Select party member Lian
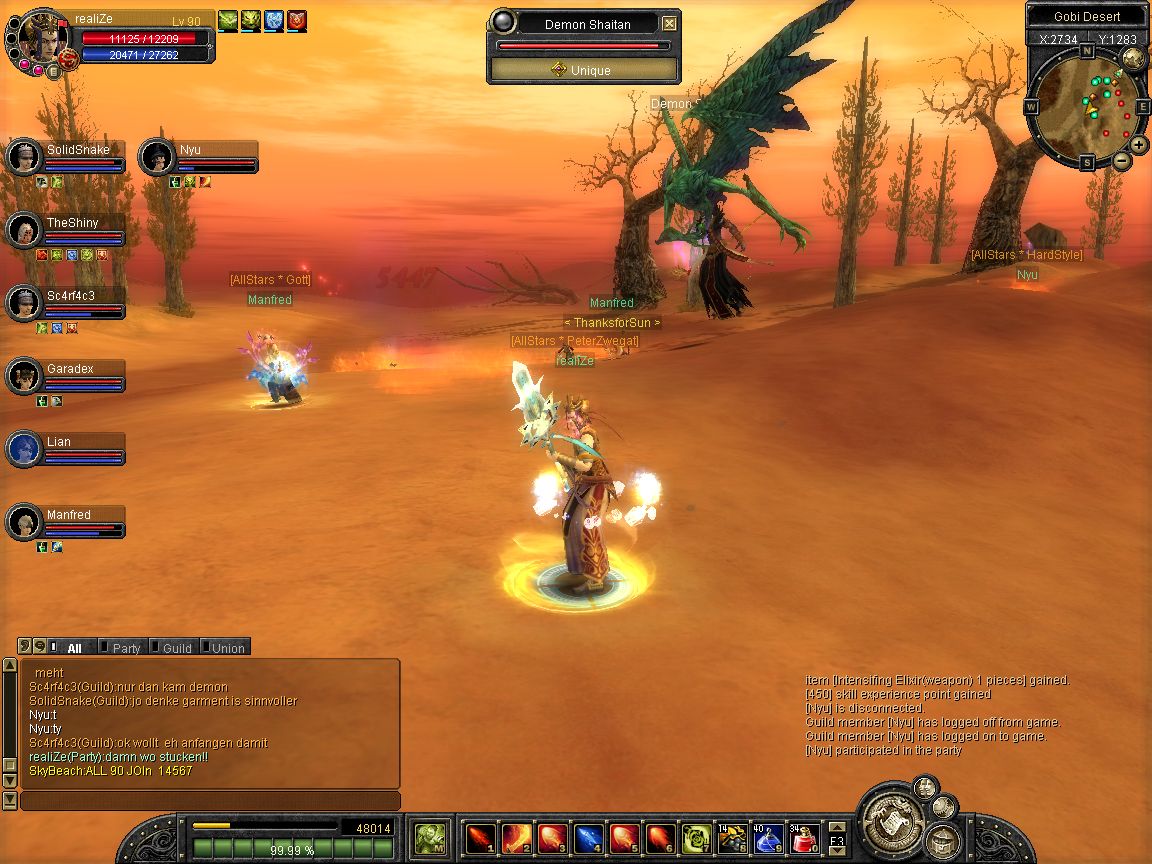This screenshot has width=1152, height=864. point(59,443)
